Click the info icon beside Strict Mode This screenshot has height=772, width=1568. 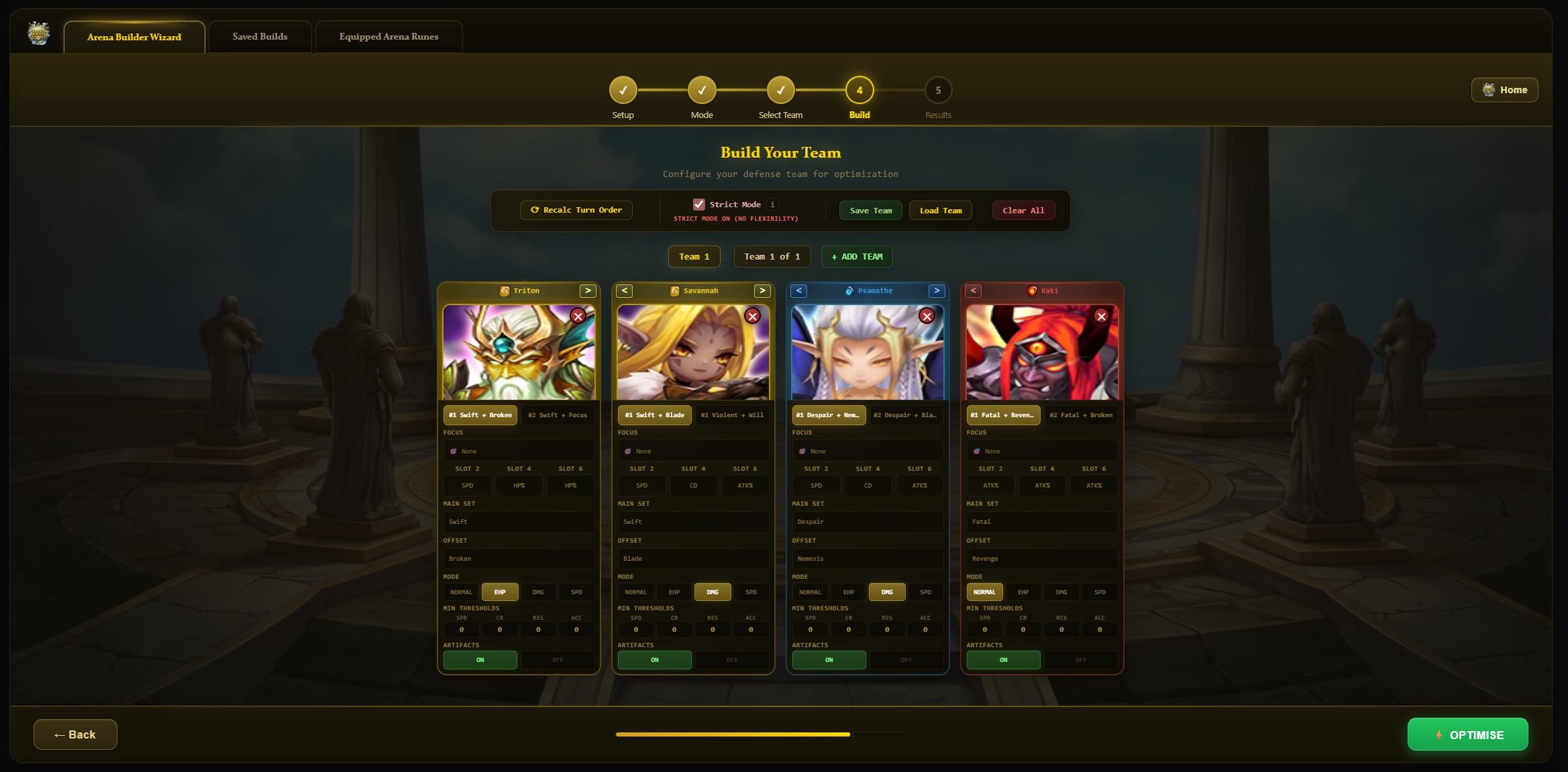coord(773,205)
